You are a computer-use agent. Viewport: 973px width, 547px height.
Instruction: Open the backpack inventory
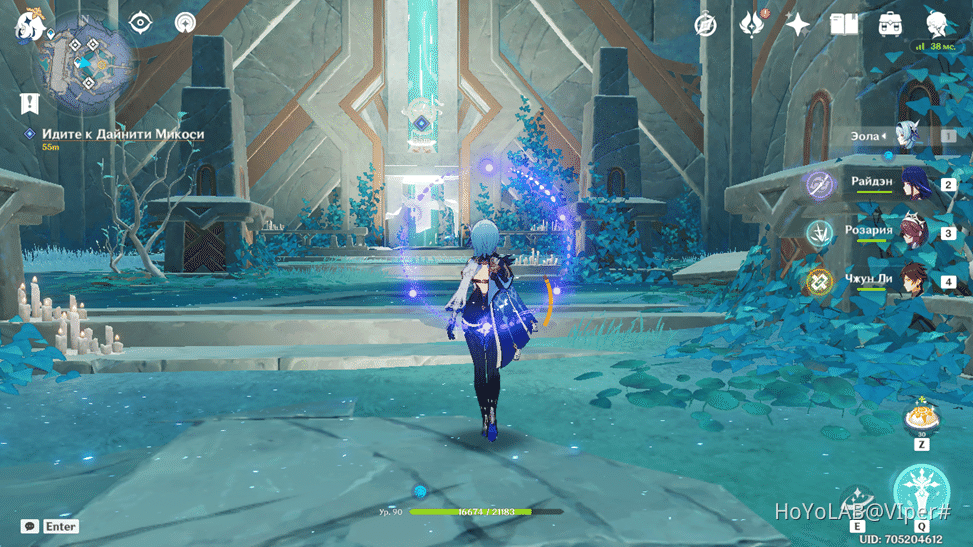889,24
